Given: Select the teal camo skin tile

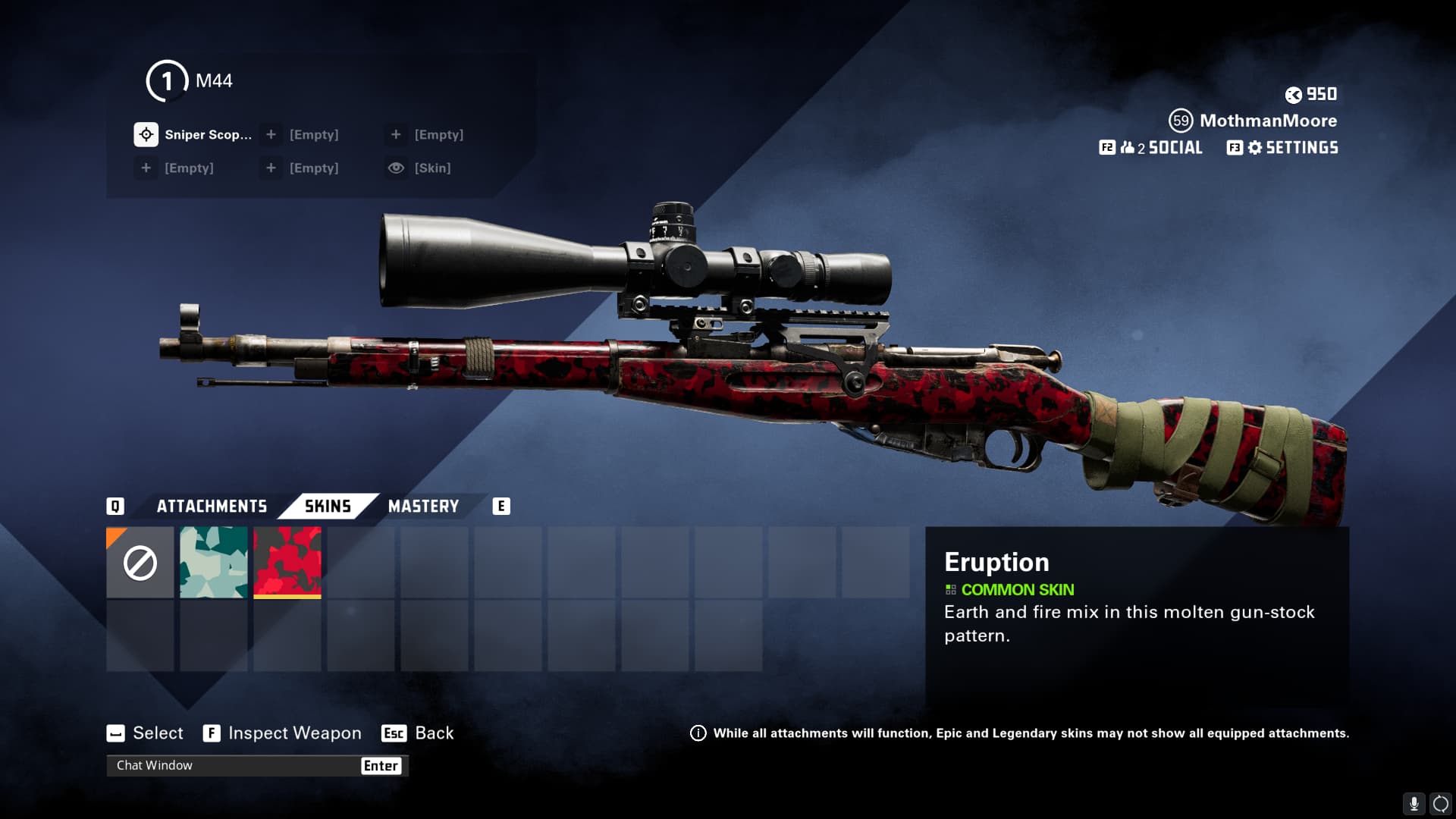Looking at the screenshot, I should 214,563.
